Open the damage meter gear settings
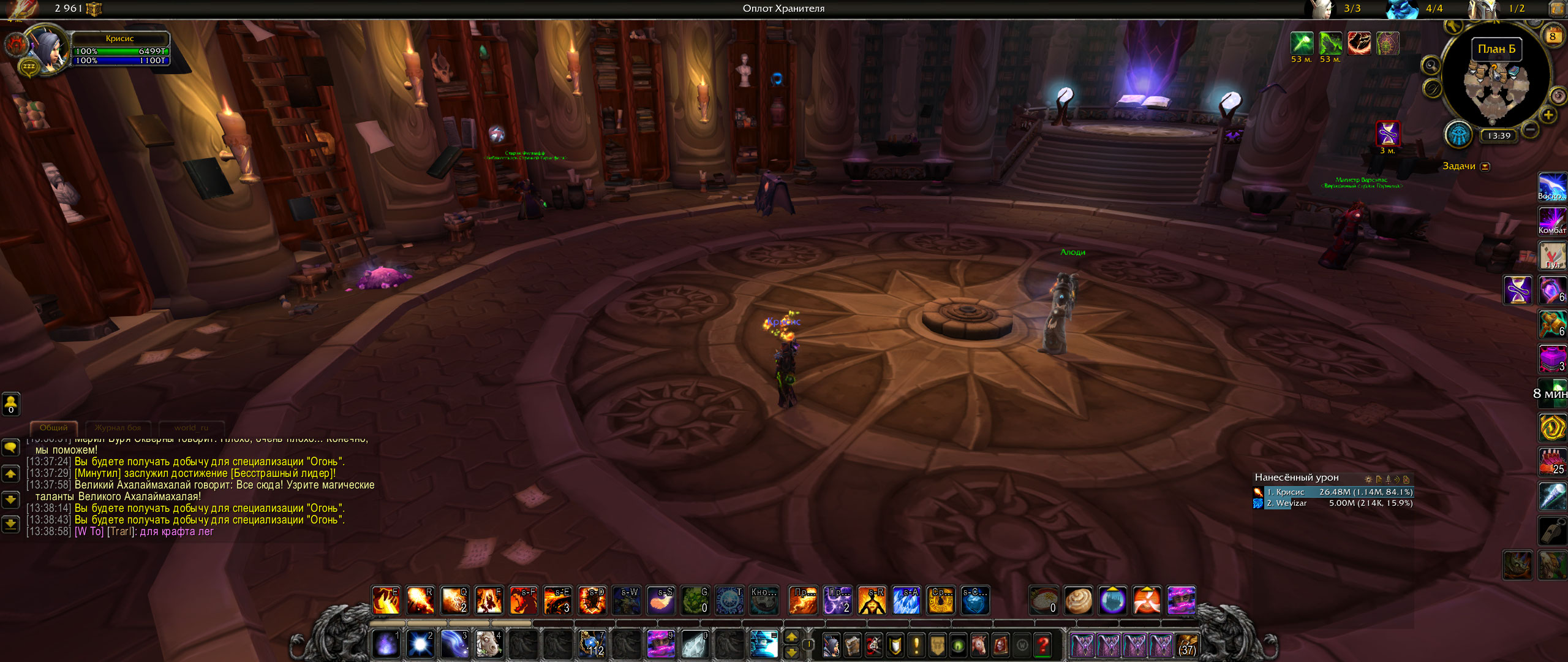The width and height of the screenshot is (1568, 662). coord(1368,479)
